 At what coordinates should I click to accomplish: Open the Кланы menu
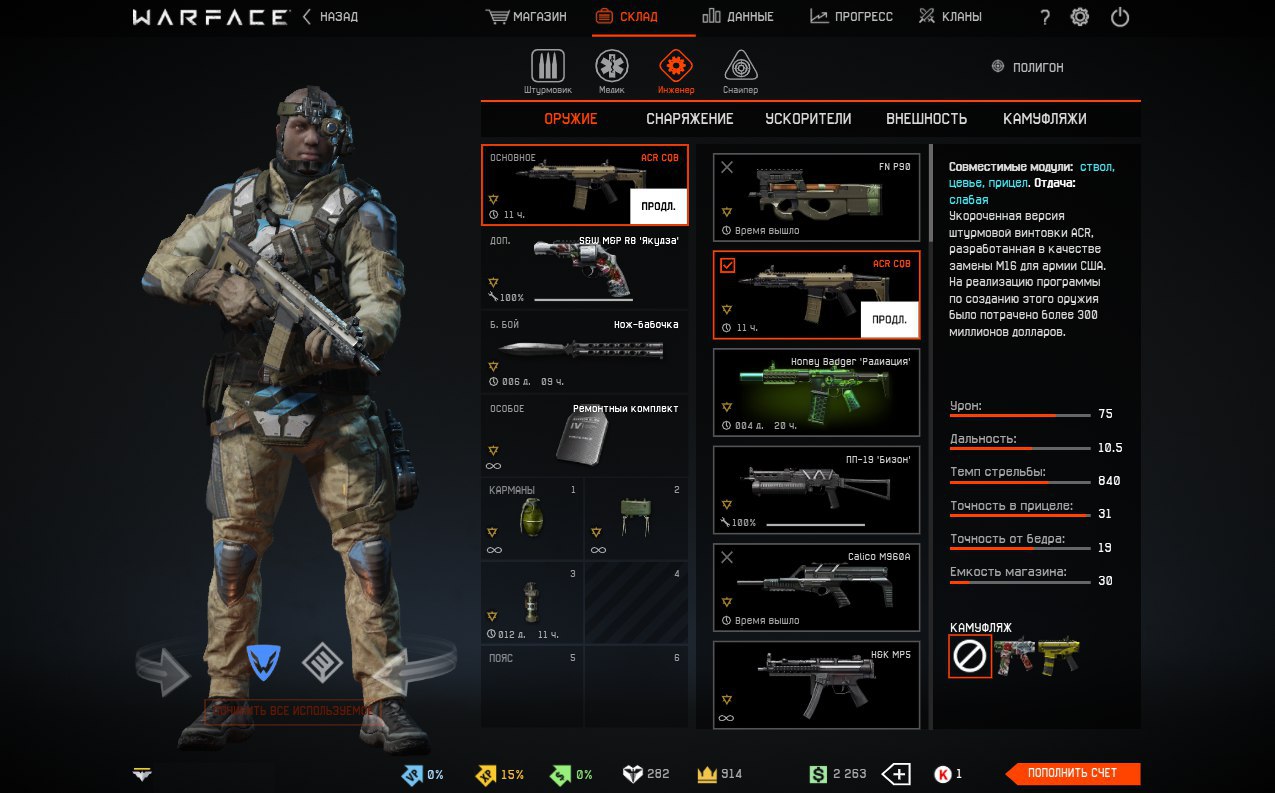(950, 17)
